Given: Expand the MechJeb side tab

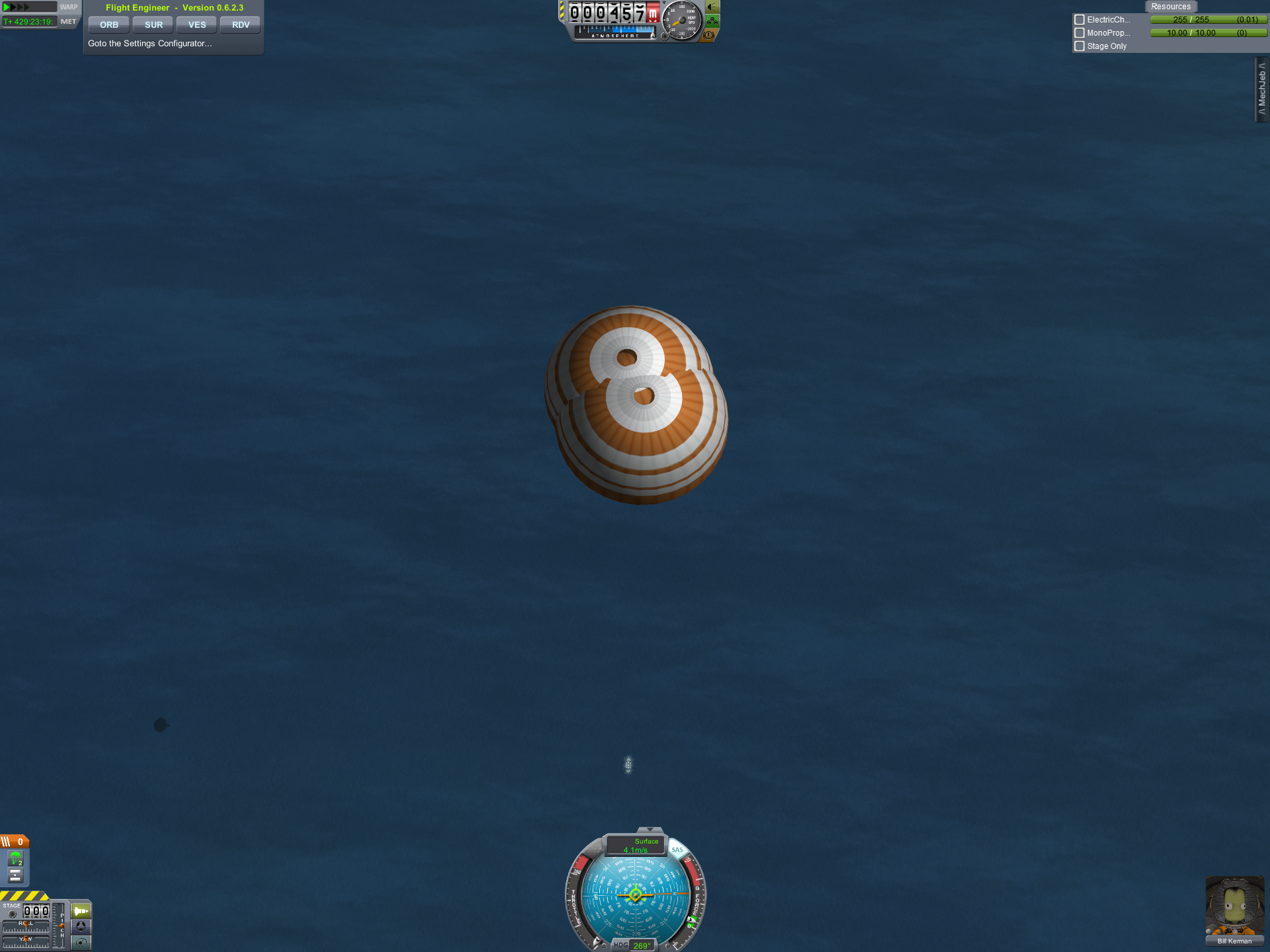Looking at the screenshot, I should click(1262, 89).
